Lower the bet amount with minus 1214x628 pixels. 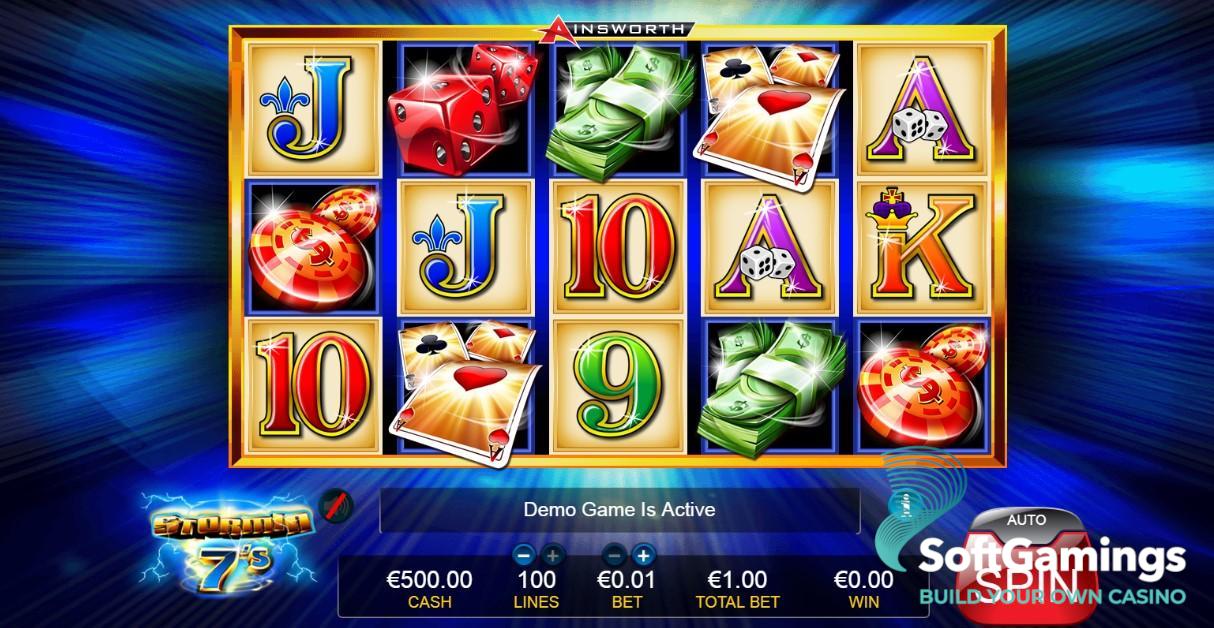pyautogui.click(x=616, y=555)
